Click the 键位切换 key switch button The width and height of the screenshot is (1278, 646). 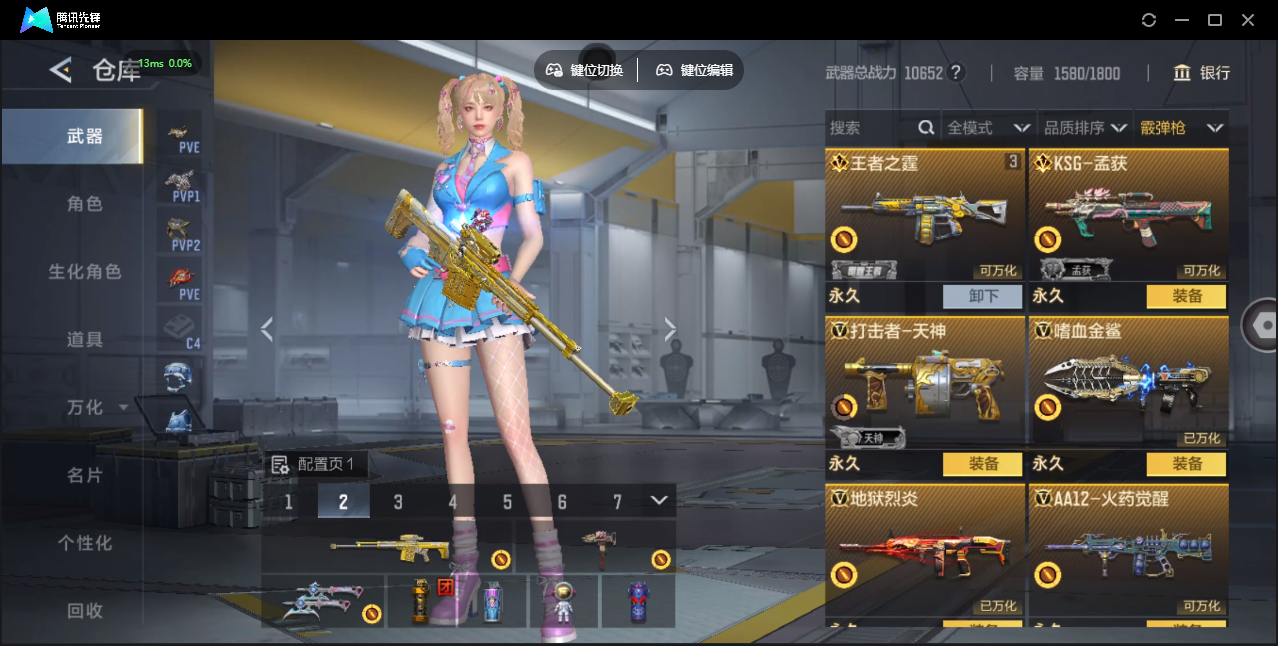coord(585,70)
